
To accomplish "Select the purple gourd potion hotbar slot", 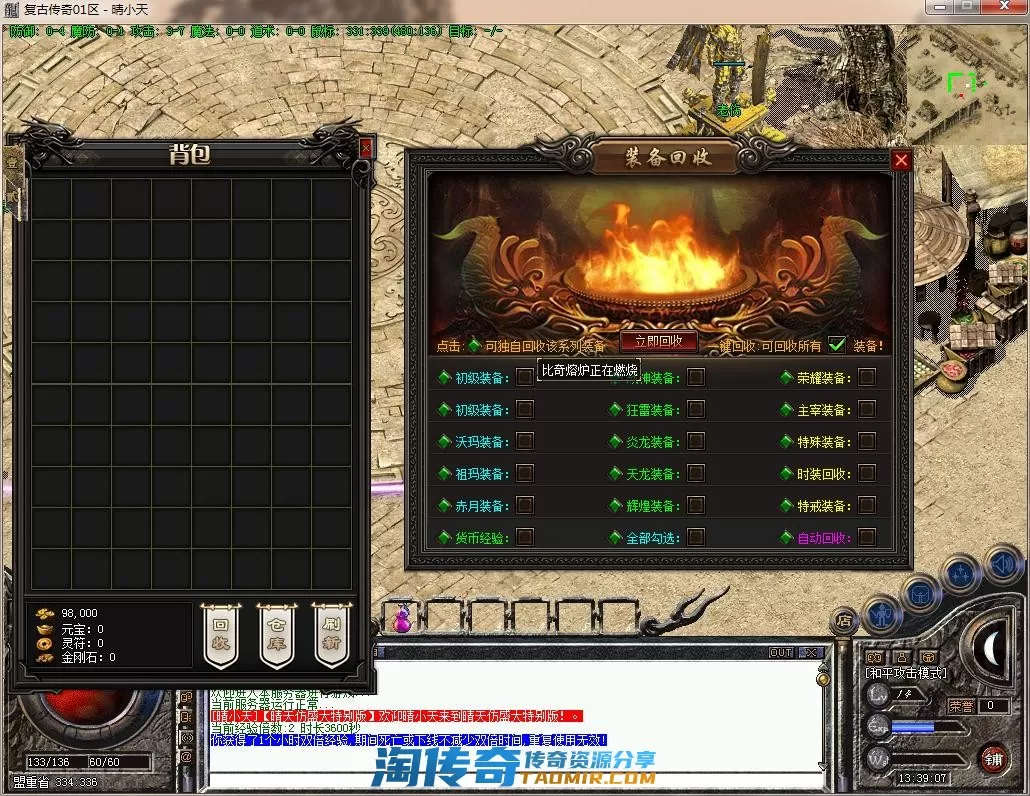I will point(401,619).
